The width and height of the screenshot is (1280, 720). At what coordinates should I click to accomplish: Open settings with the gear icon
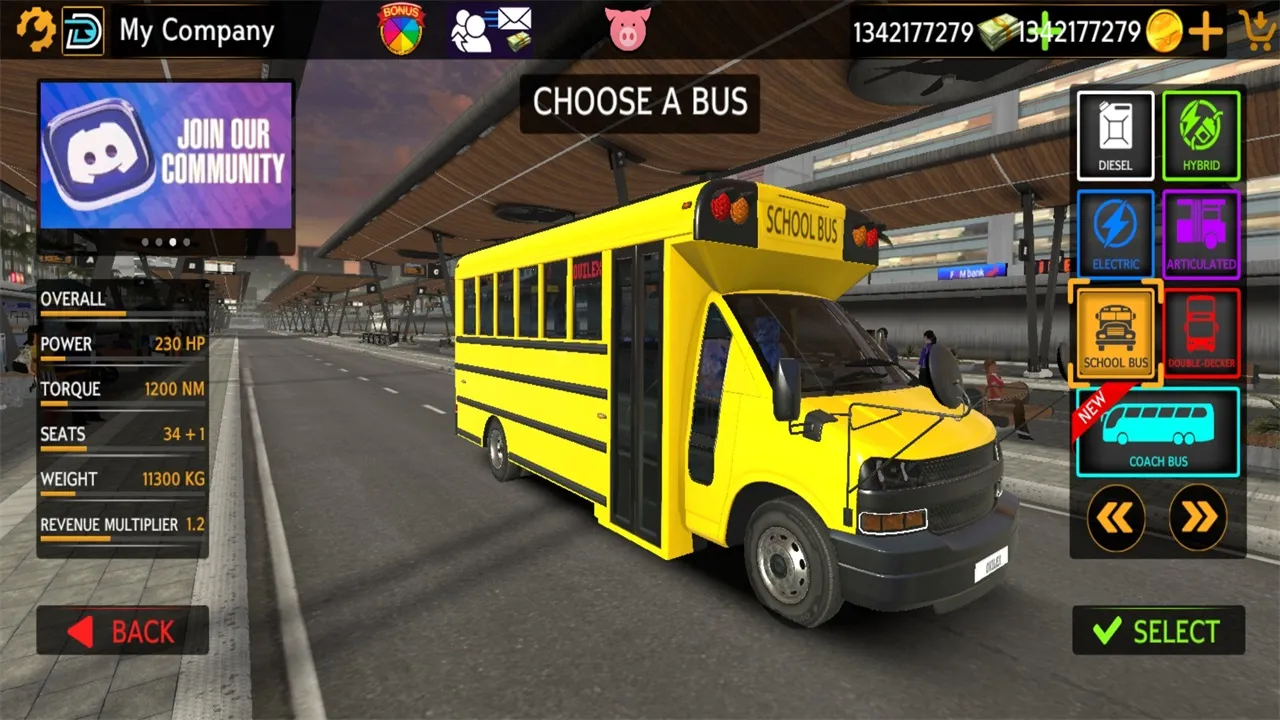(x=37, y=31)
